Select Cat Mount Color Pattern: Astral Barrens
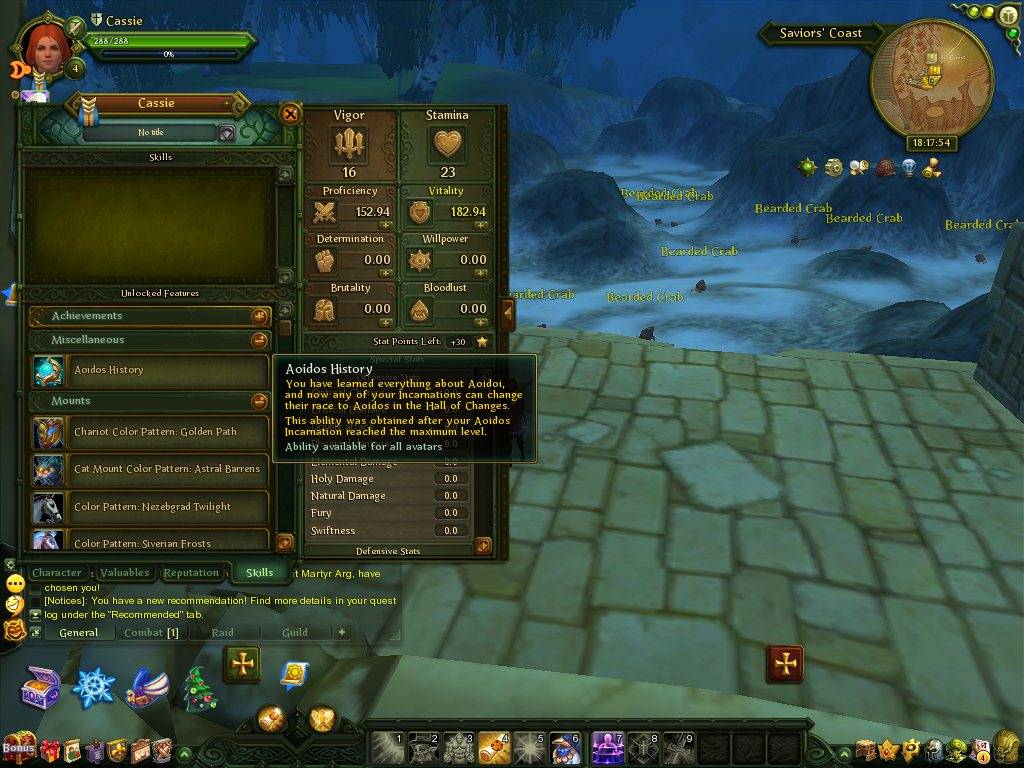The image size is (1024, 768). coord(150,469)
